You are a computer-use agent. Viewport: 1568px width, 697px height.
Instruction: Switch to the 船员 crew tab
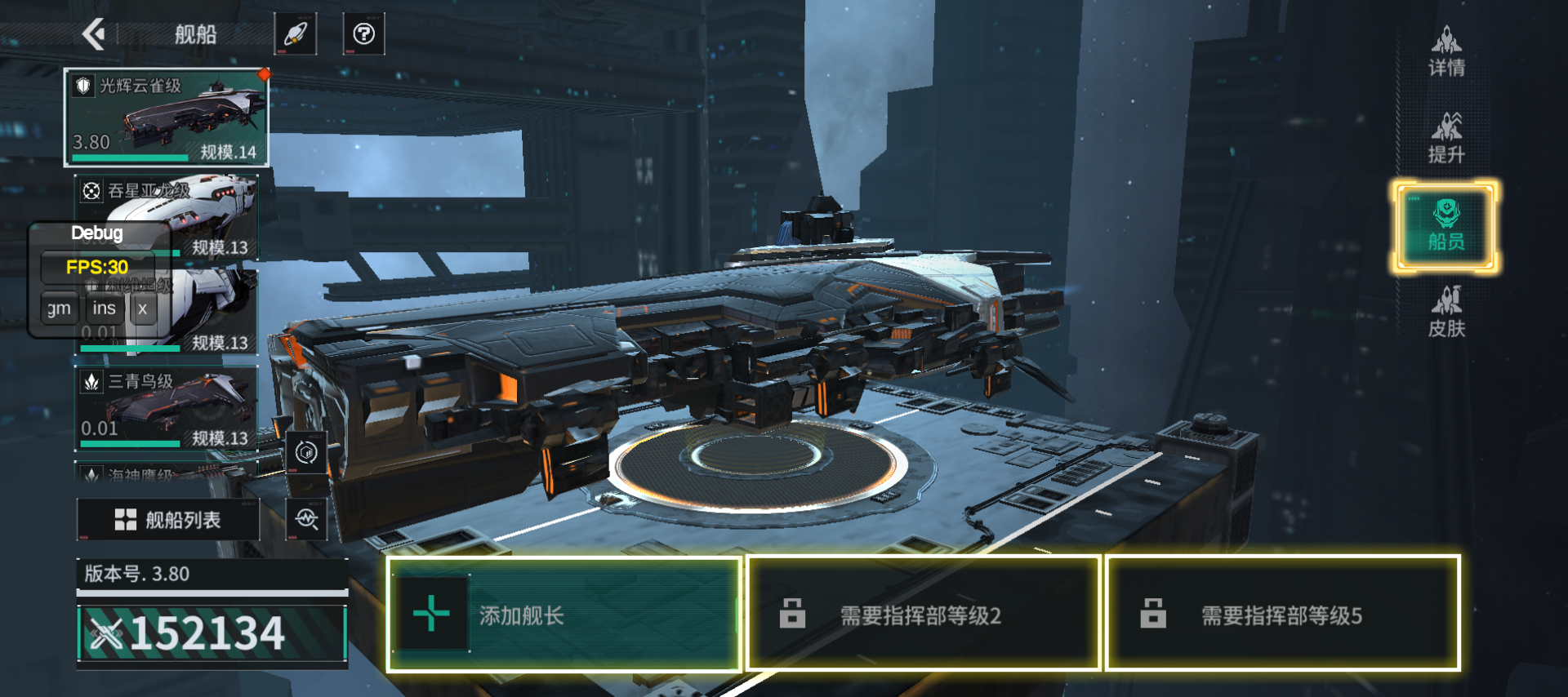tap(1445, 226)
